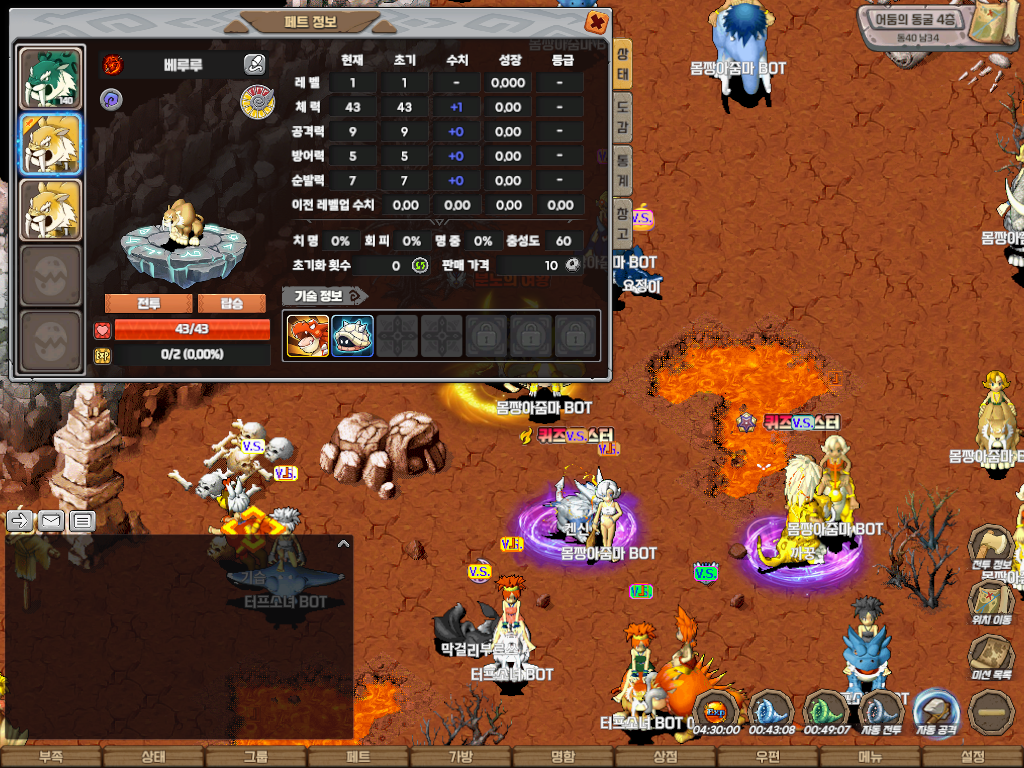
Task: Select the white spiked shell skill icon
Action: 353,336
